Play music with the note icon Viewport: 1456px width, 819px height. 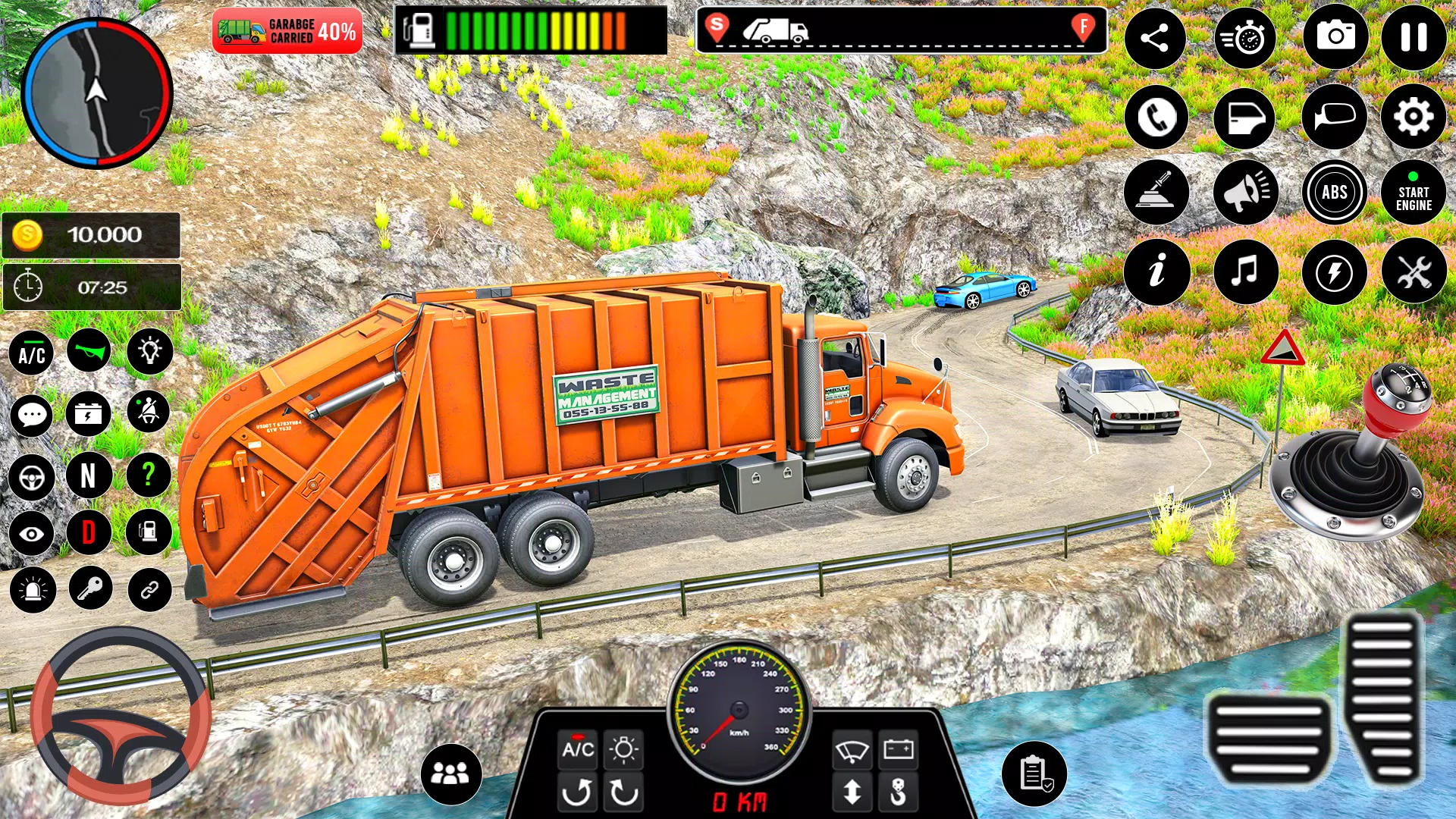(x=1245, y=271)
